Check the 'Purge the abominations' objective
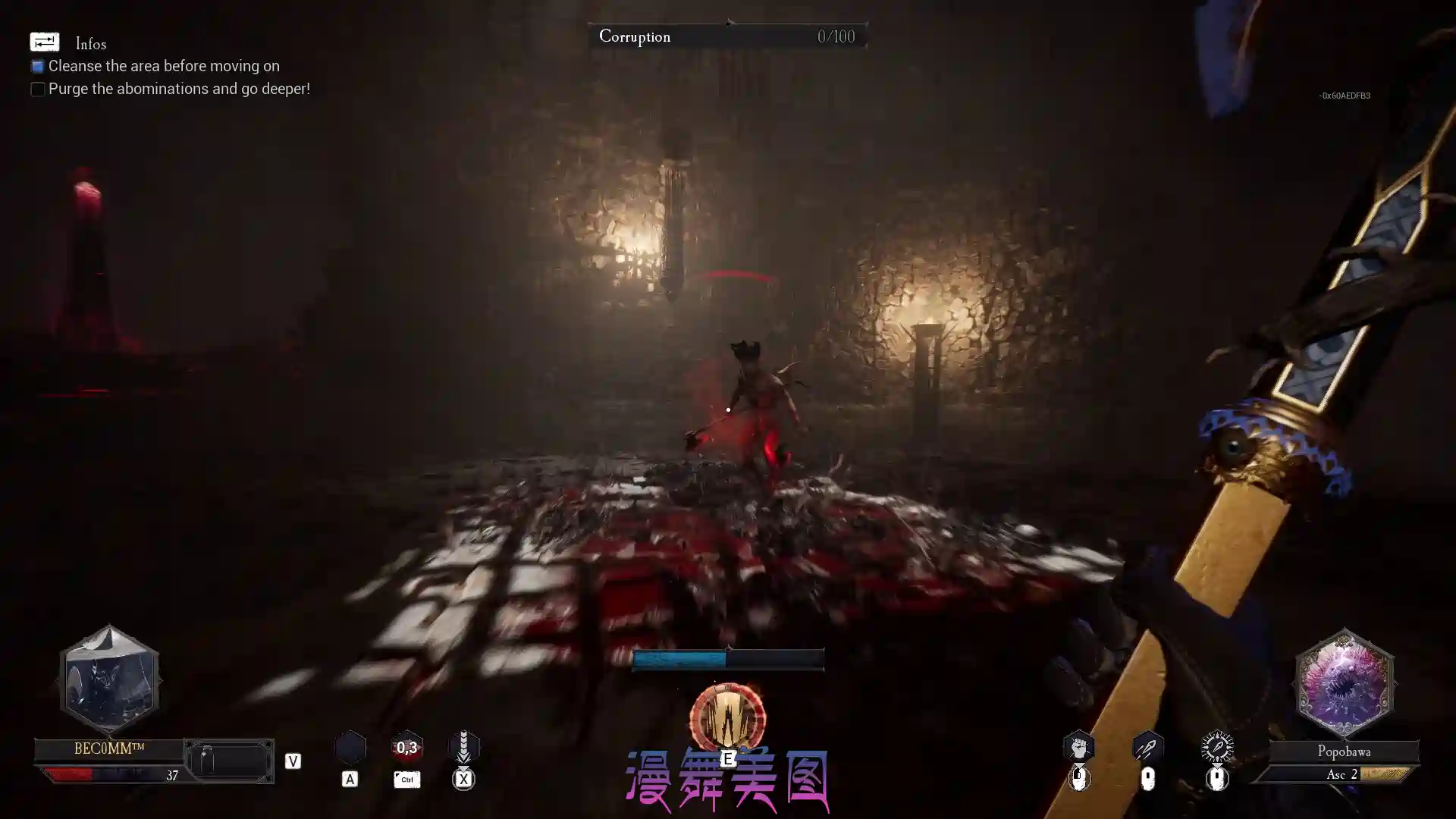Screen dimensions: 1456x819 coord(37,89)
